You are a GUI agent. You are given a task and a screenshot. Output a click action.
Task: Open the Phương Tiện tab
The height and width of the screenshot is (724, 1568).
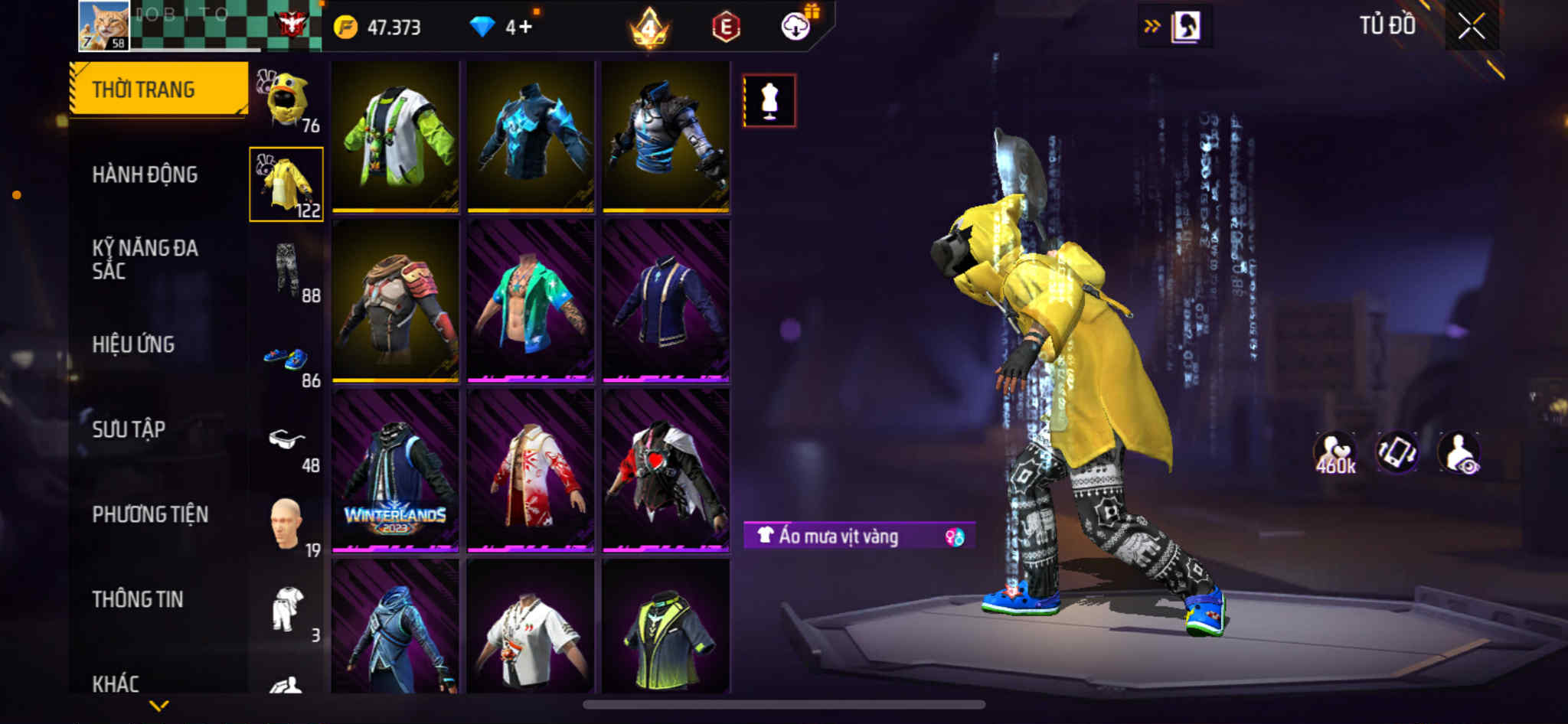pos(150,514)
